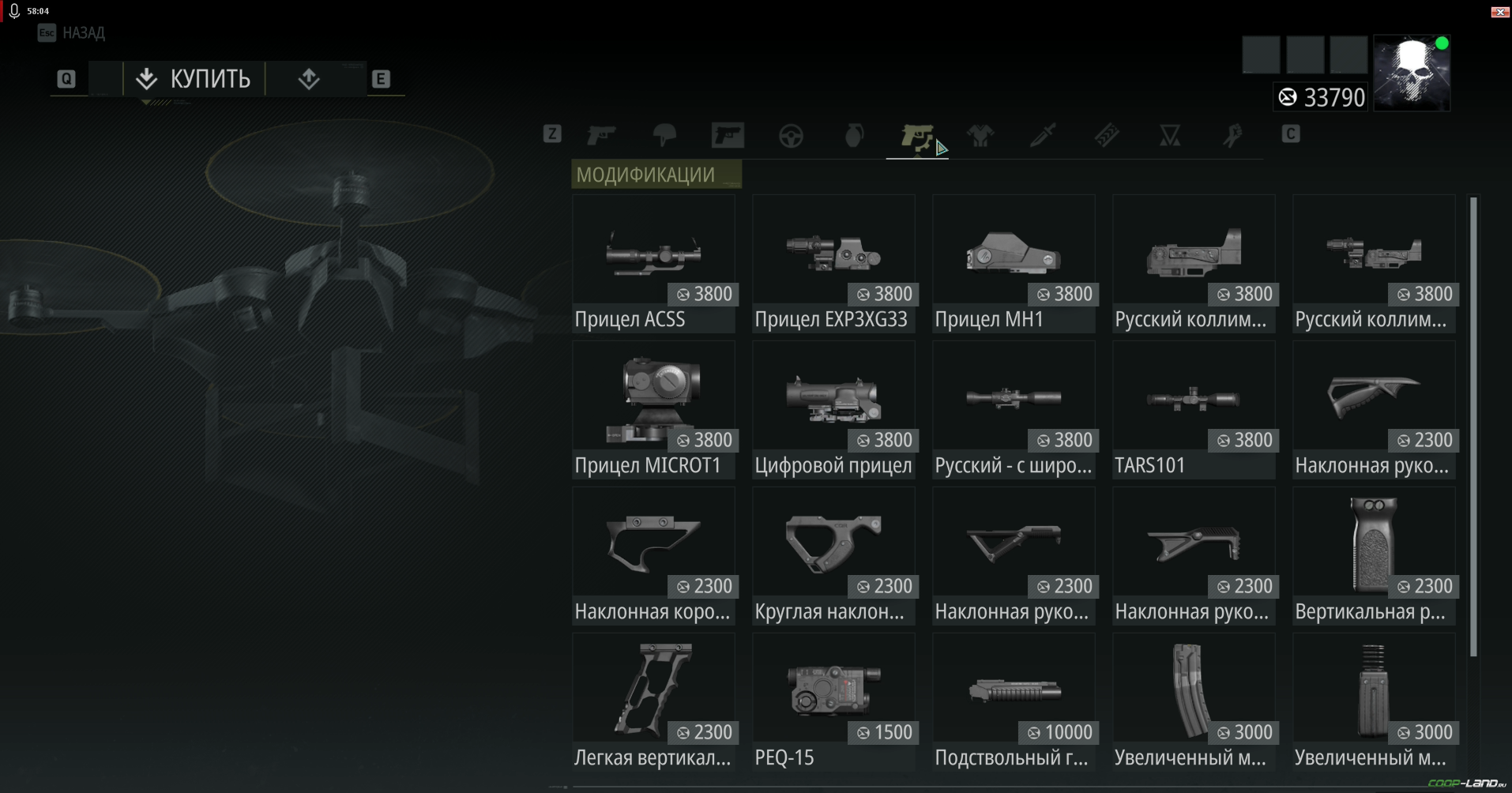Select the Прицел MICROT1 red dot
Screen dimensions: 1512x793
click(x=653, y=409)
